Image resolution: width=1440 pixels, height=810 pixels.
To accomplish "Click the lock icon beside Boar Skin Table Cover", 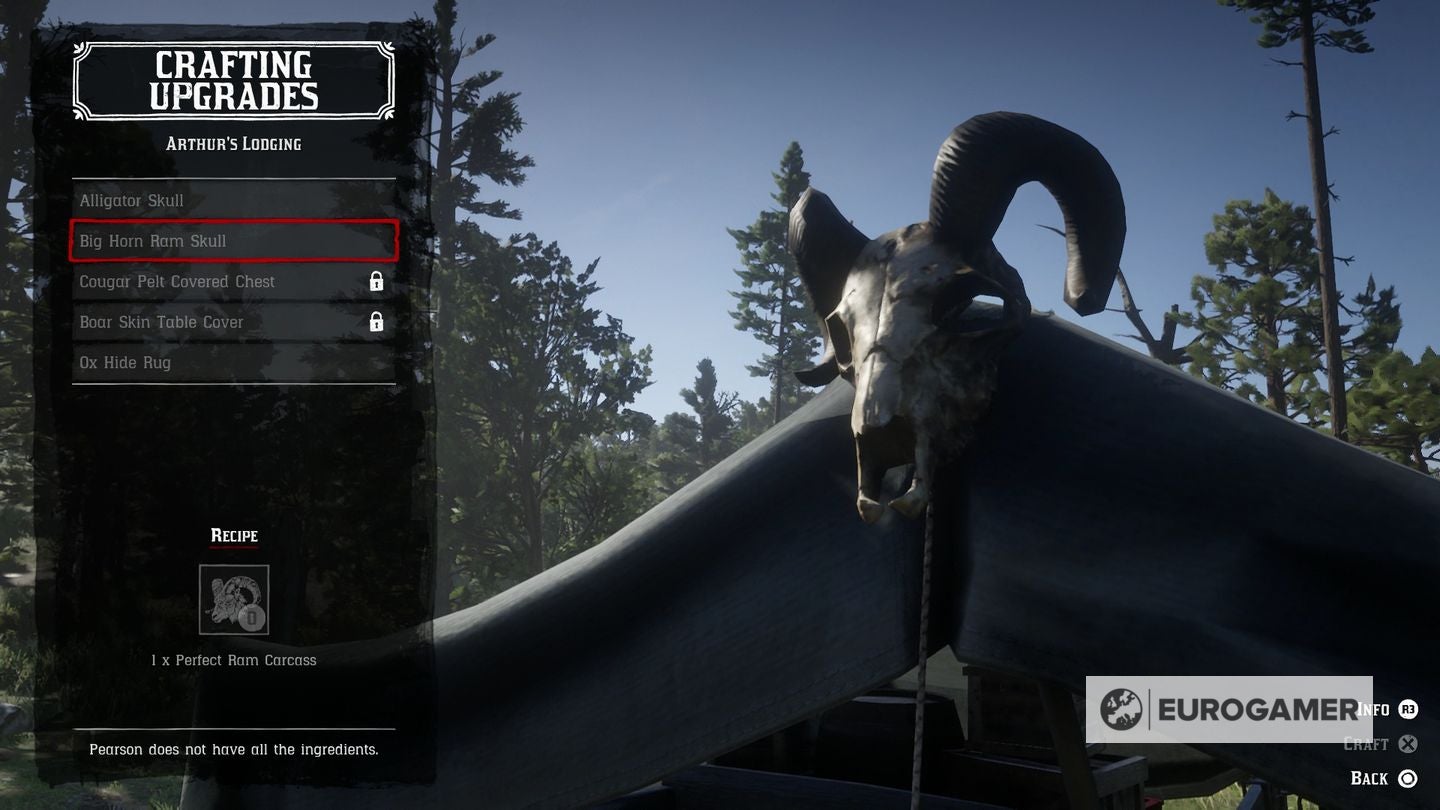I will tap(378, 322).
